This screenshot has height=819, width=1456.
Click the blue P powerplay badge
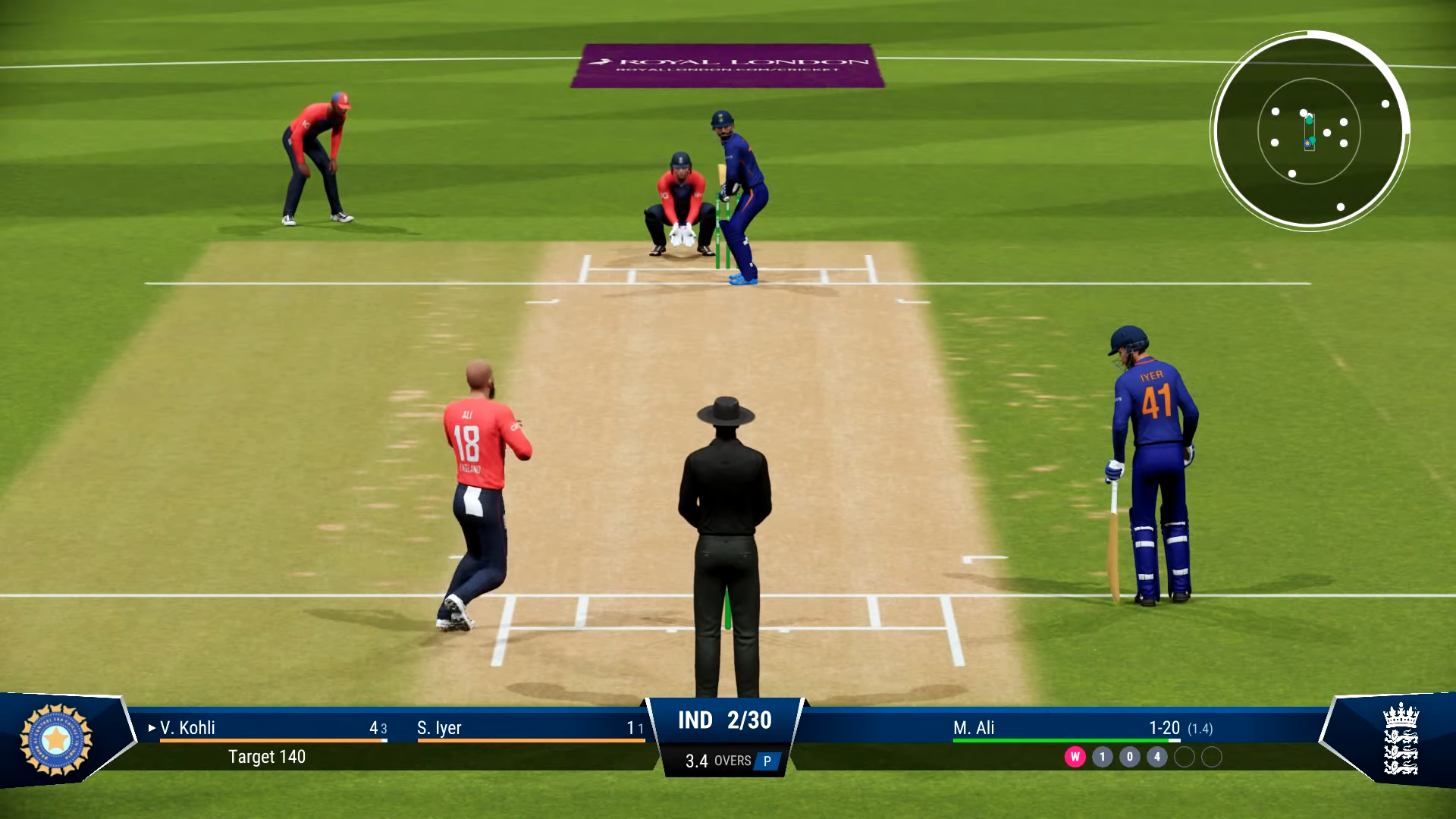coord(768,761)
